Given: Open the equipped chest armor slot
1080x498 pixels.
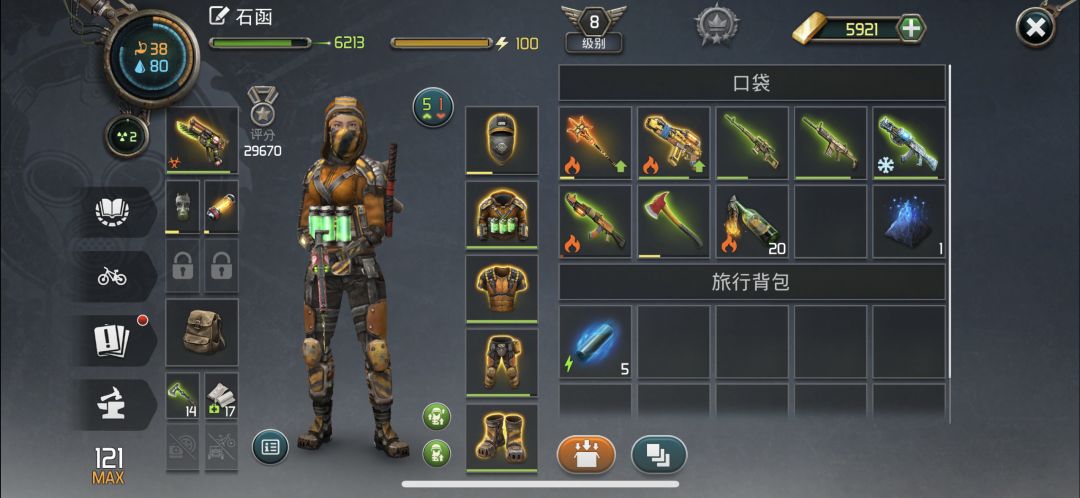Looking at the screenshot, I should click(501, 215).
